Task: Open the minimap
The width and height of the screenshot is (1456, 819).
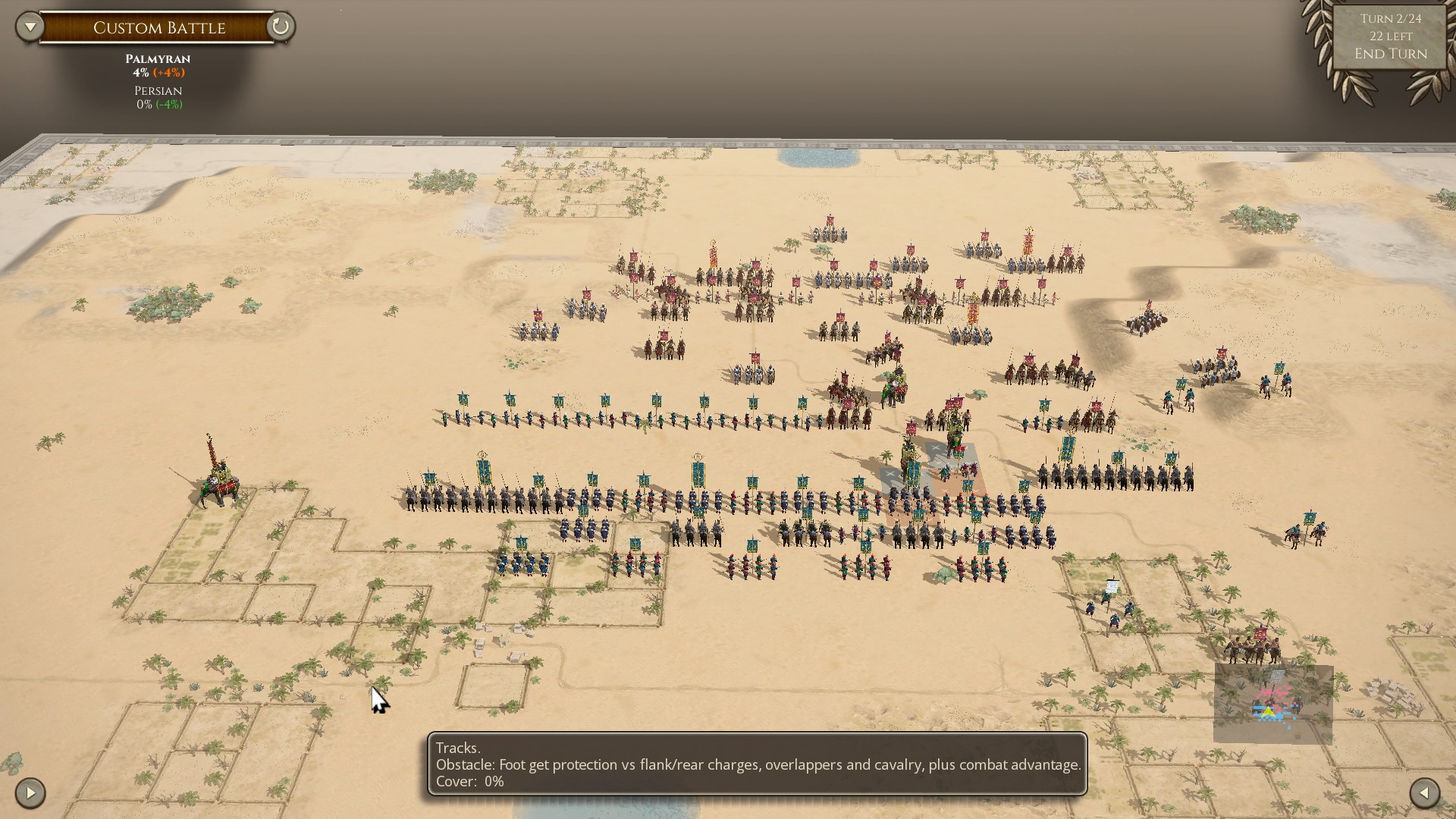Action: pyautogui.click(x=1272, y=704)
